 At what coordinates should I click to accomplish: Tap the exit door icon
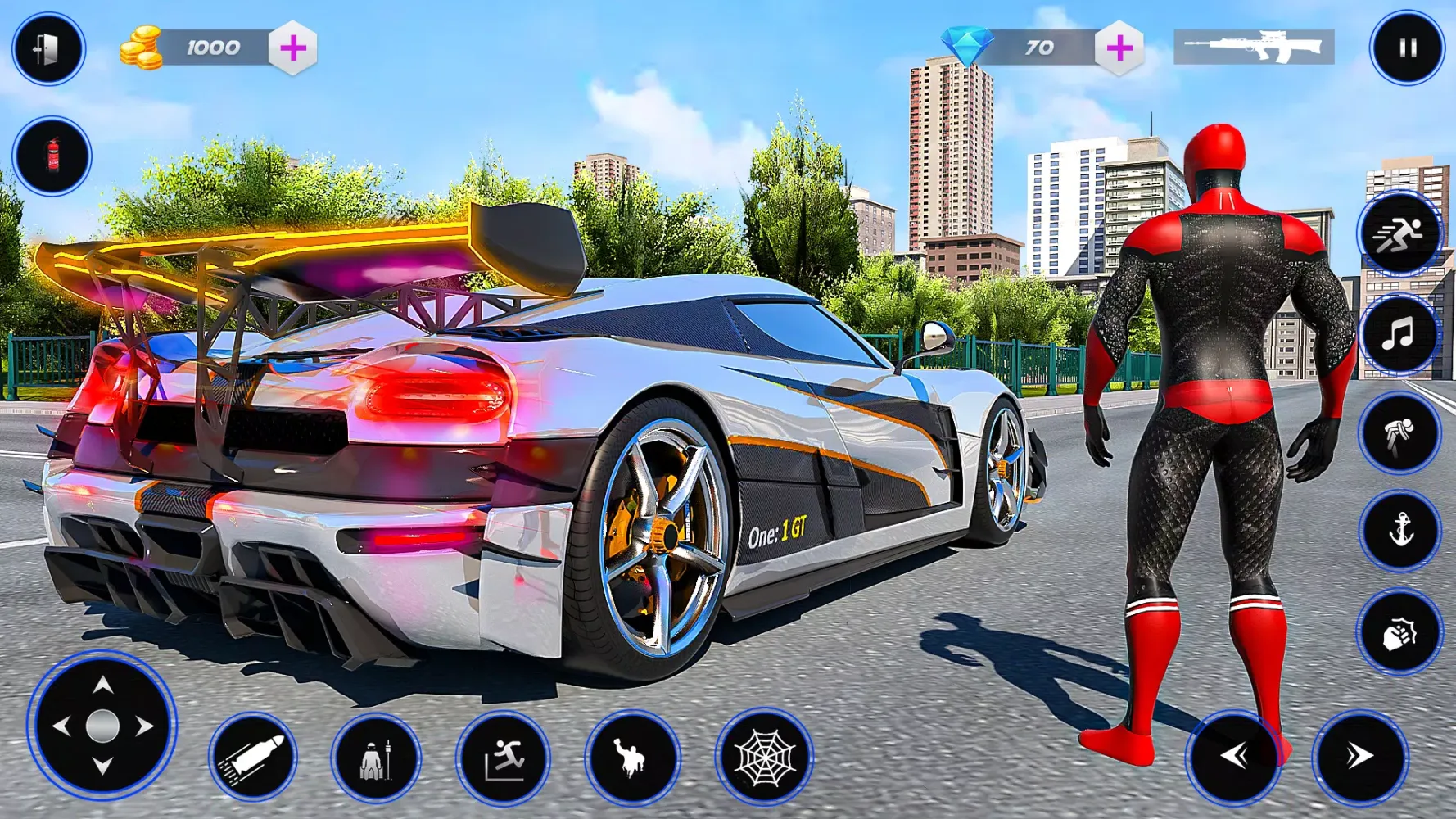pos(48,49)
